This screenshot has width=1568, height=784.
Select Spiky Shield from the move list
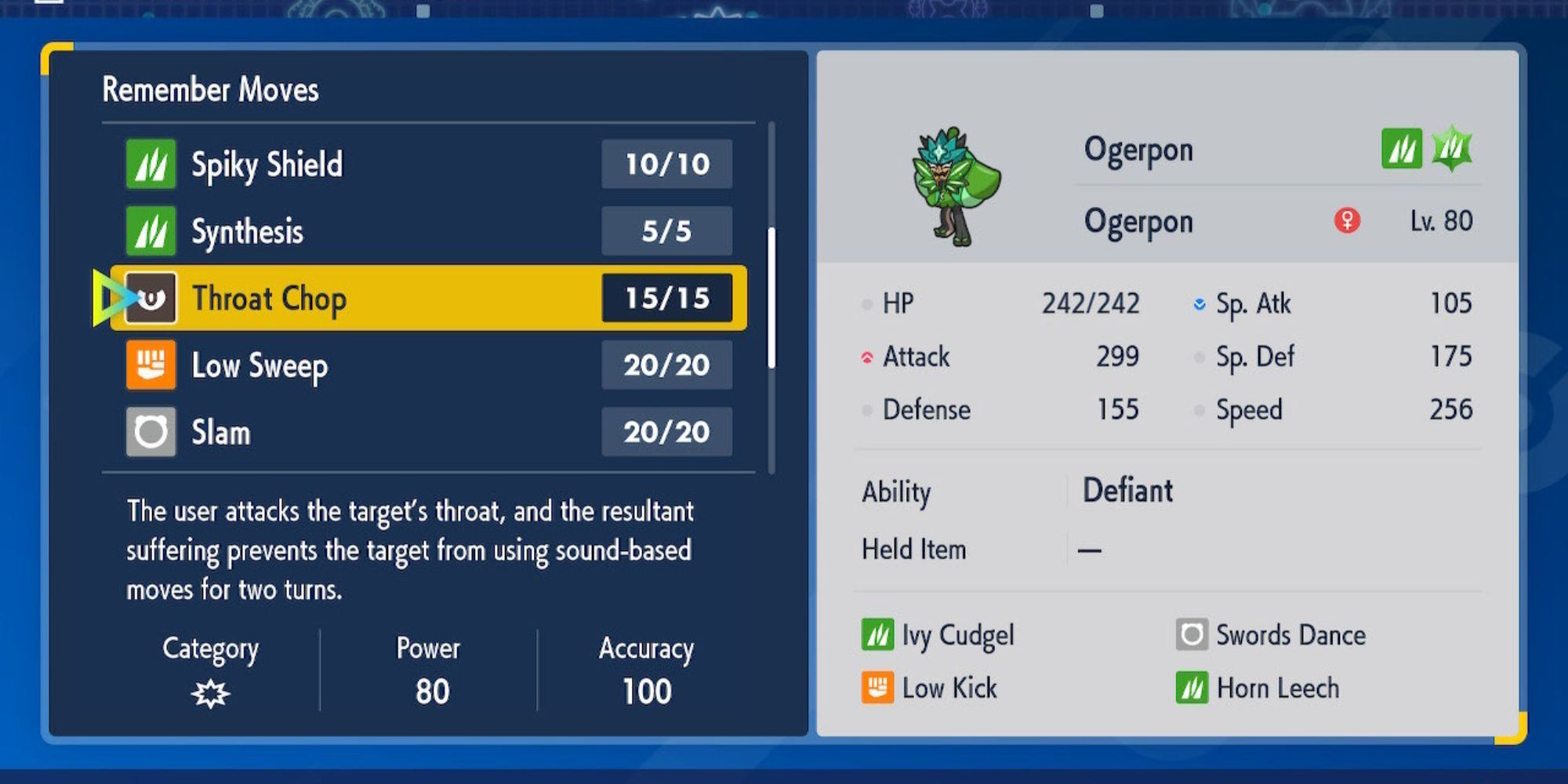353,164
